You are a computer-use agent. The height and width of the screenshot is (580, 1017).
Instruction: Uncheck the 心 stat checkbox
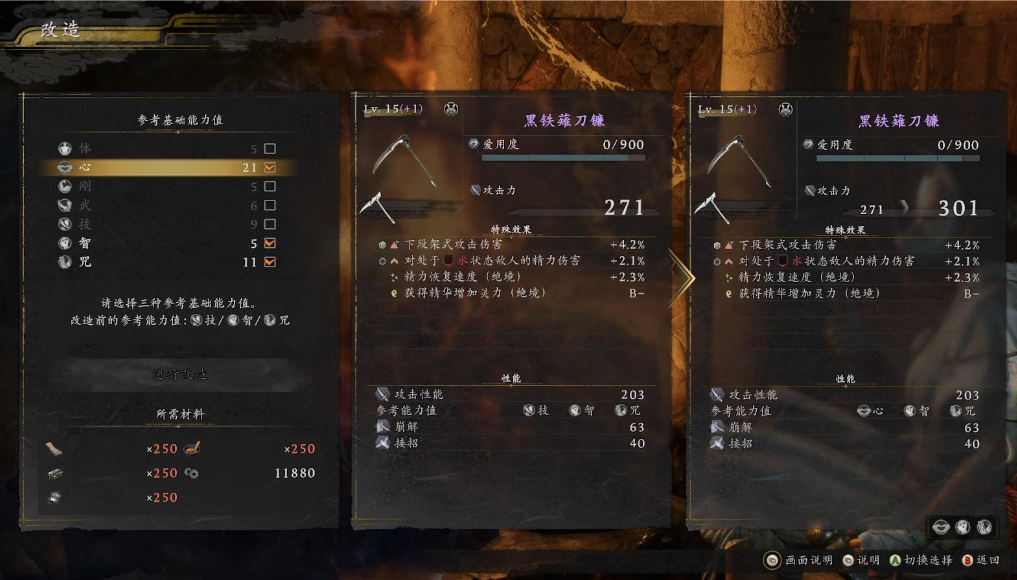269,168
